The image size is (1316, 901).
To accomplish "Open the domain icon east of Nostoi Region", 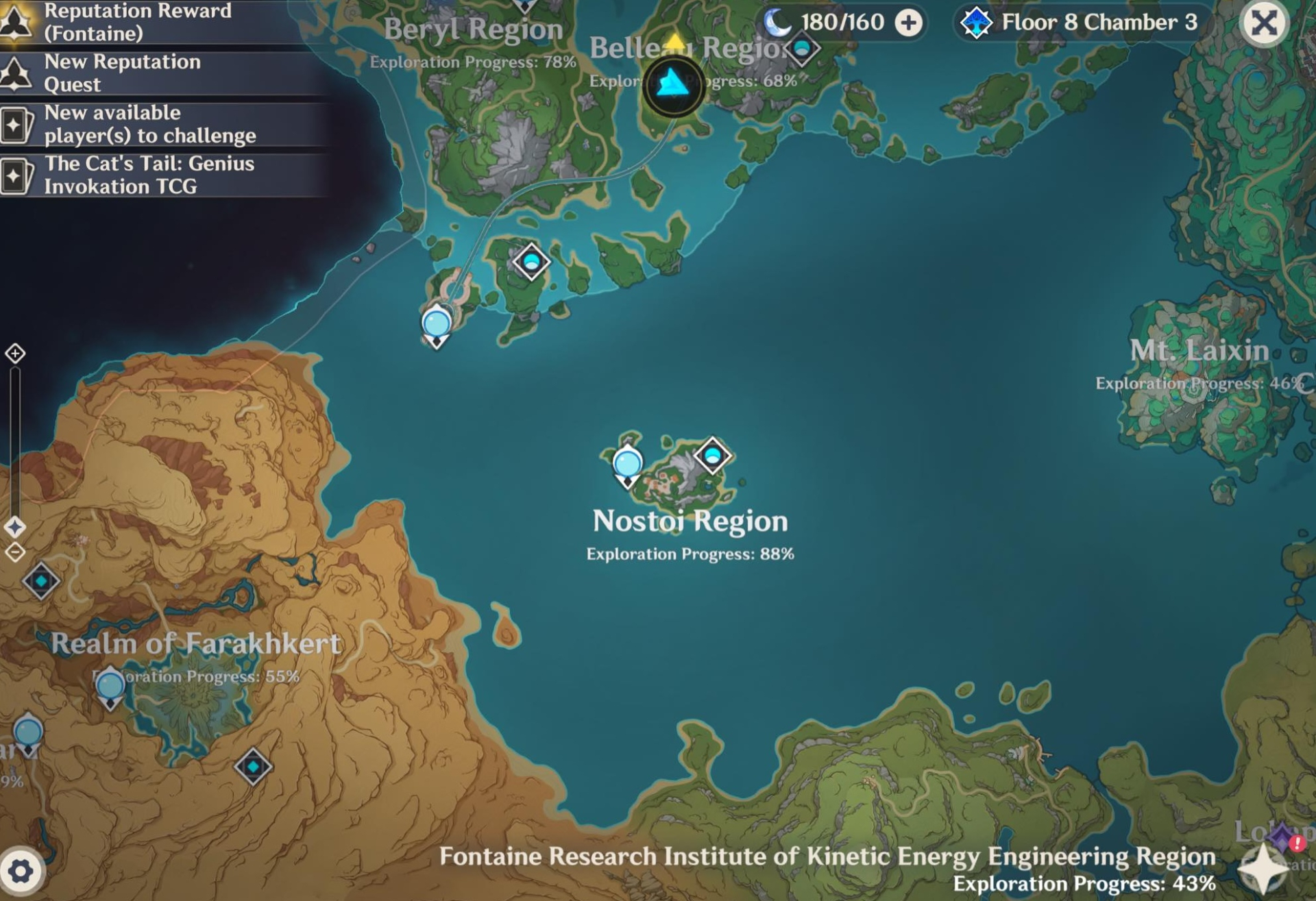I will 714,455.
